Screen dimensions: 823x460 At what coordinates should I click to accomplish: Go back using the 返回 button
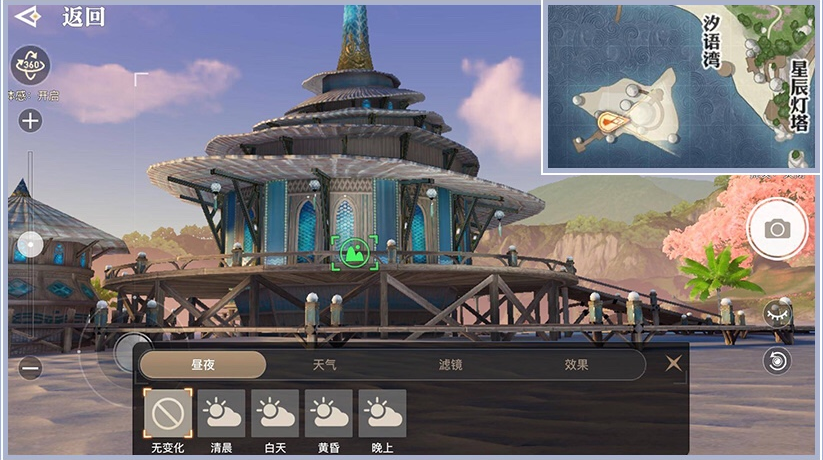(x=60, y=17)
